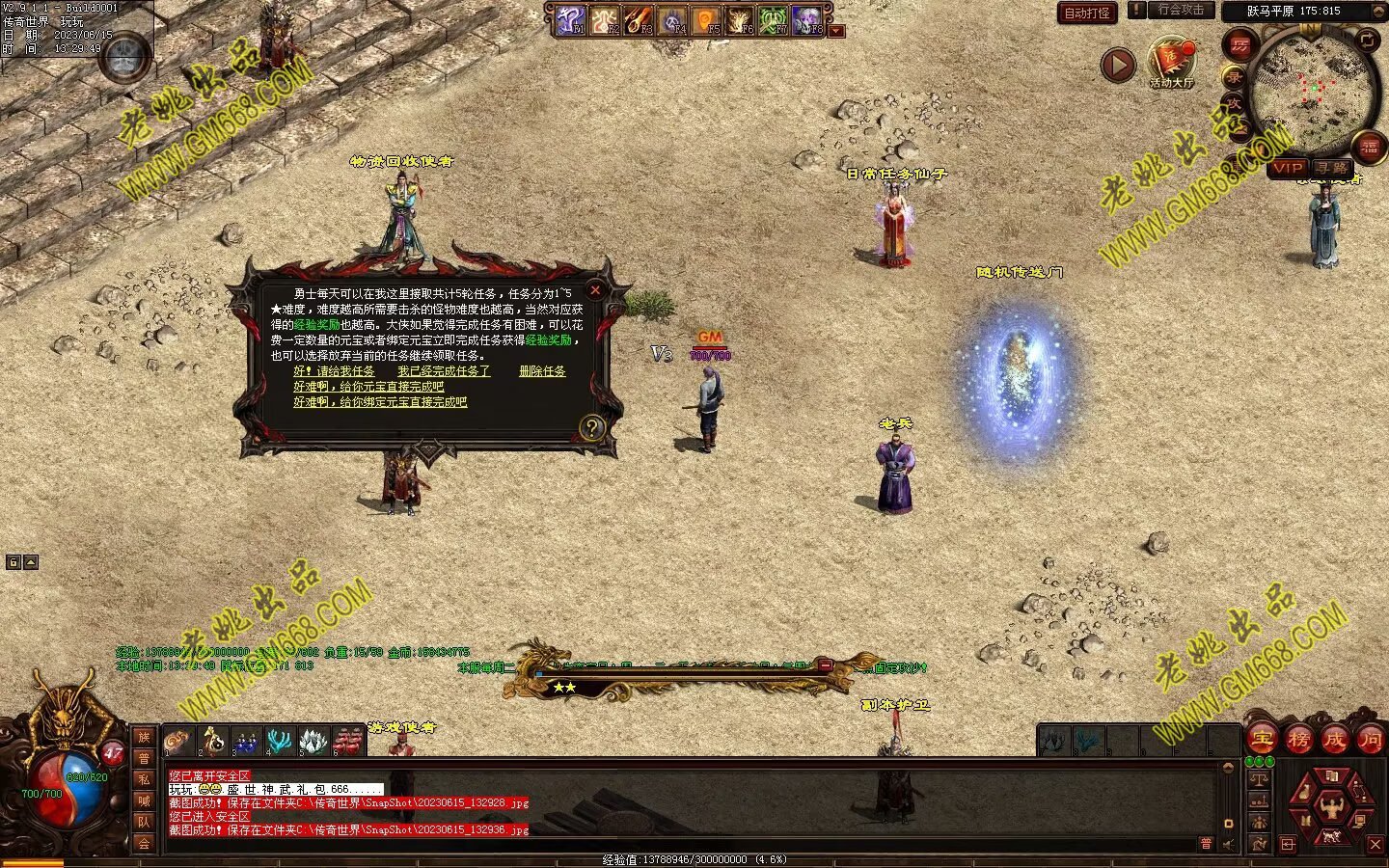1389x868 pixels.
Task: Switch to the 私 private chat channel
Action: tap(144, 779)
